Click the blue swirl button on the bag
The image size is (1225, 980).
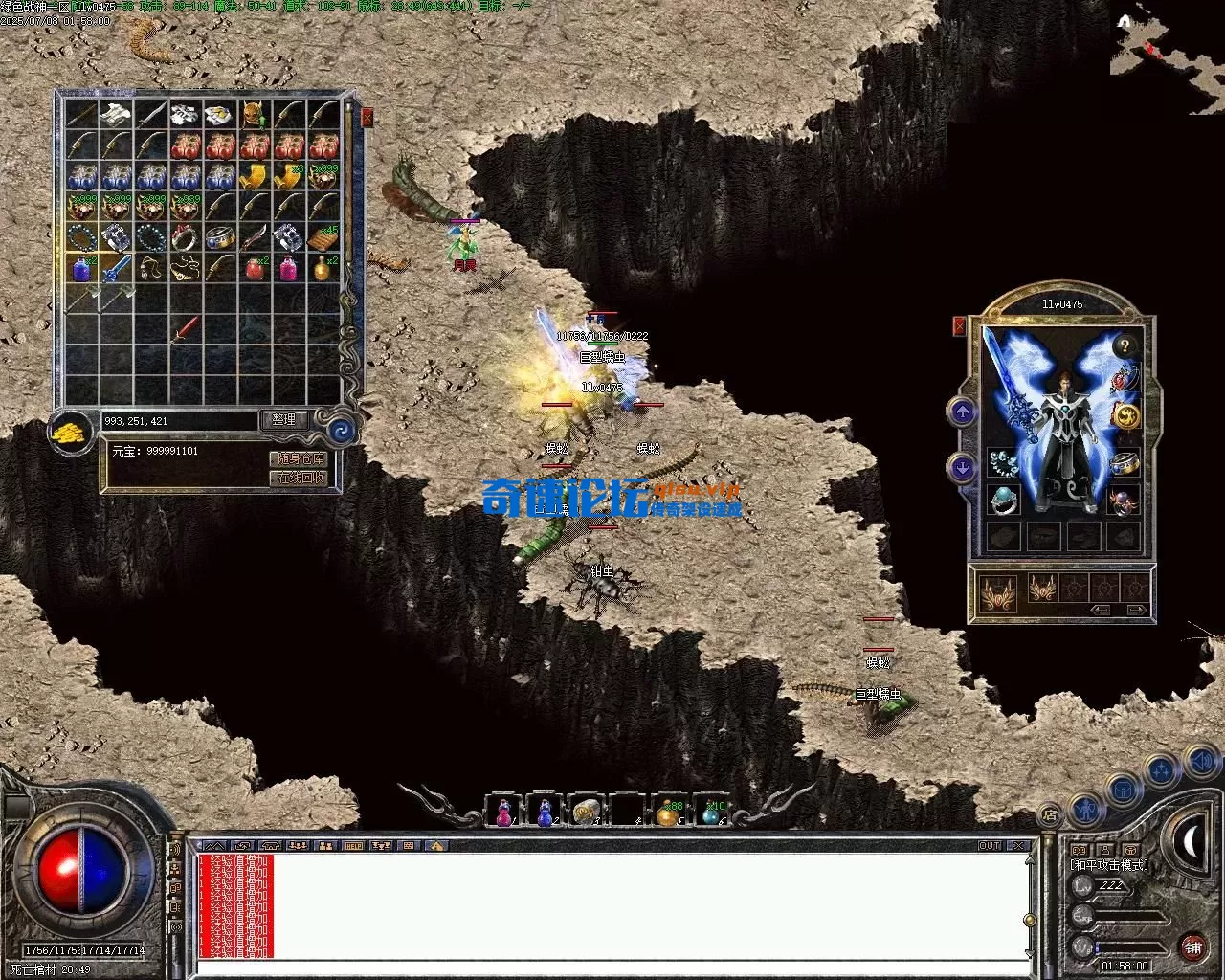[x=341, y=429]
